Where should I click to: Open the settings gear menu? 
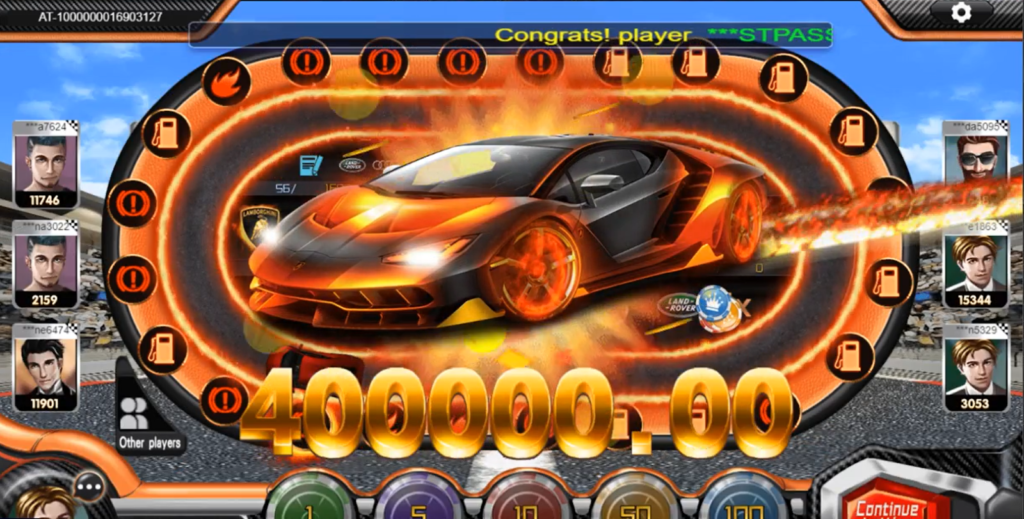(961, 12)
